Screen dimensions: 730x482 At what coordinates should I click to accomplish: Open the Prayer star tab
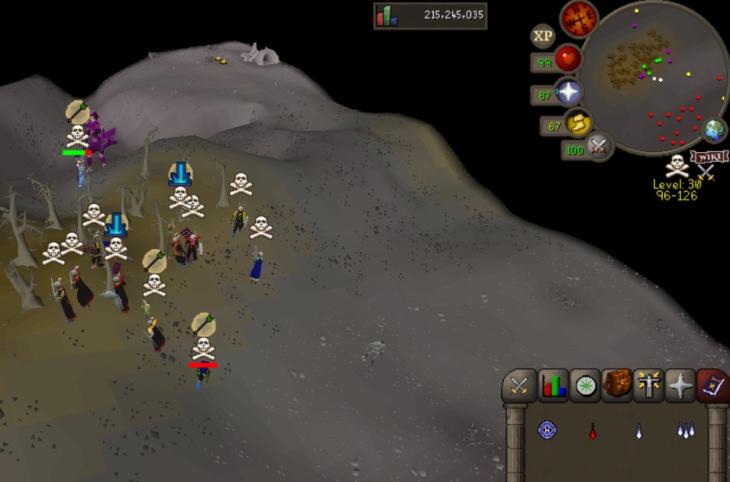coord(681,385)
